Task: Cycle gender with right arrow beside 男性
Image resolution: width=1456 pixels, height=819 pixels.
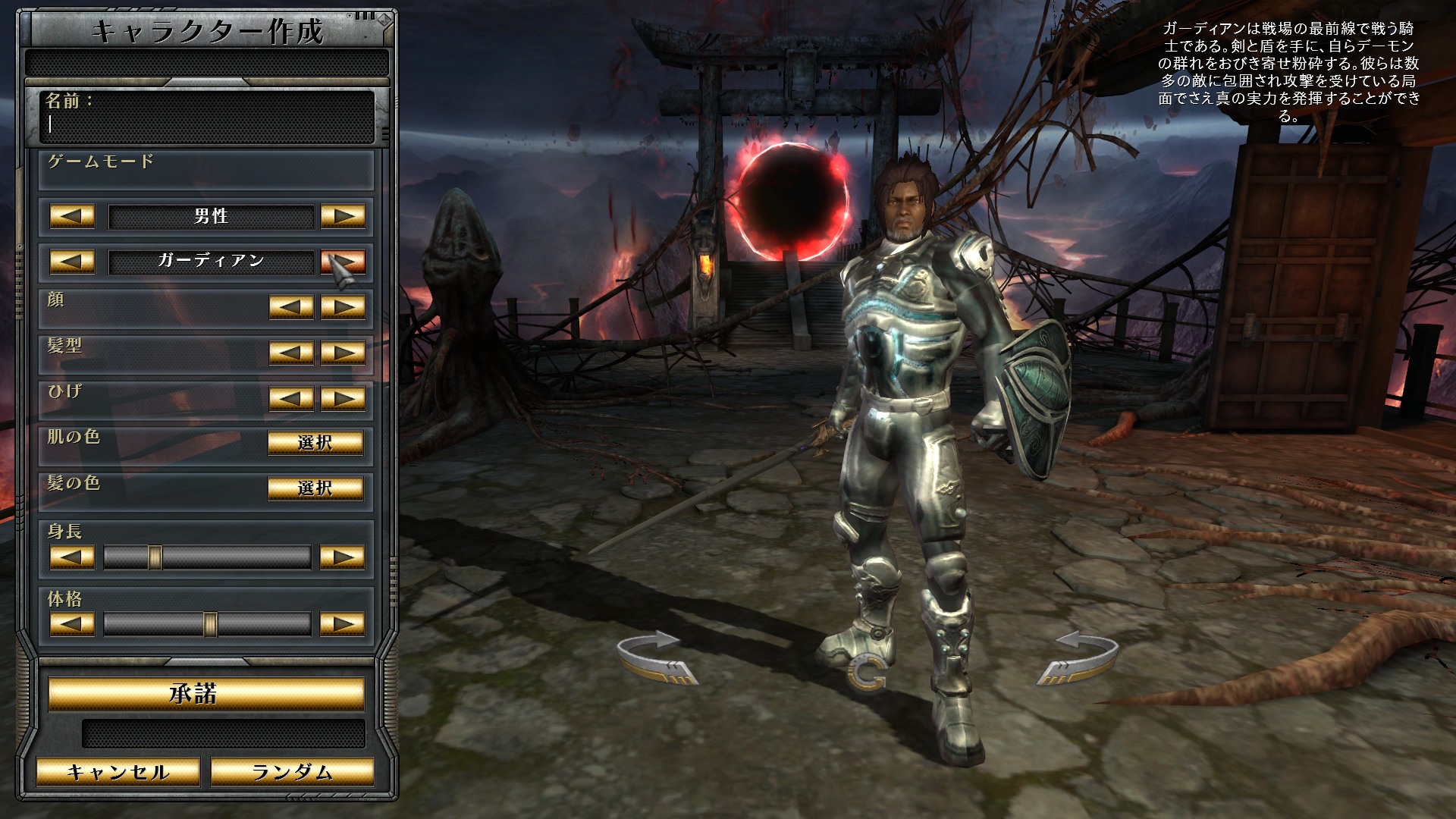Action: (x=343, y=216)
